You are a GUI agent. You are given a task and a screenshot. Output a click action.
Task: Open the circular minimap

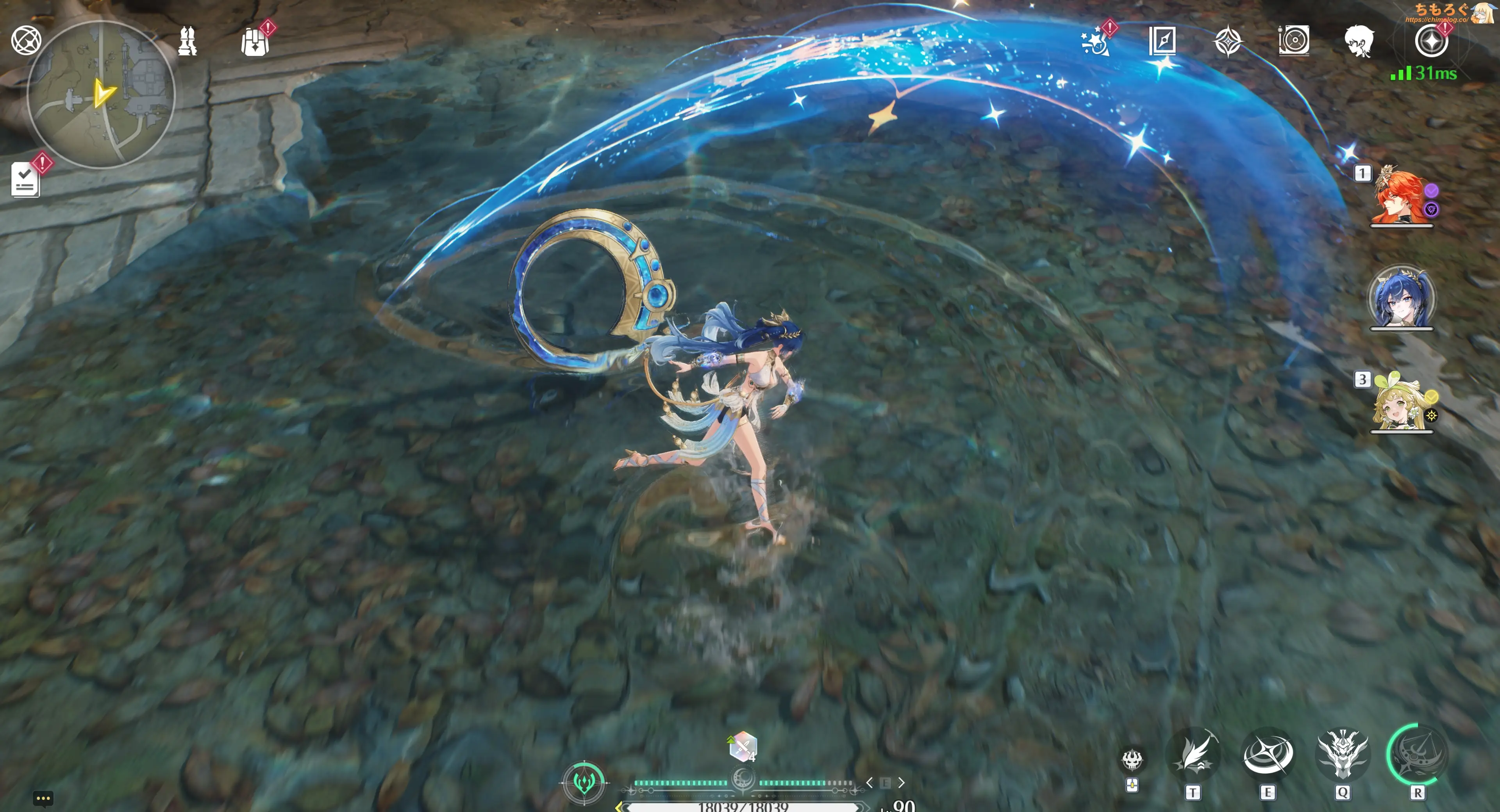[101, 95]
